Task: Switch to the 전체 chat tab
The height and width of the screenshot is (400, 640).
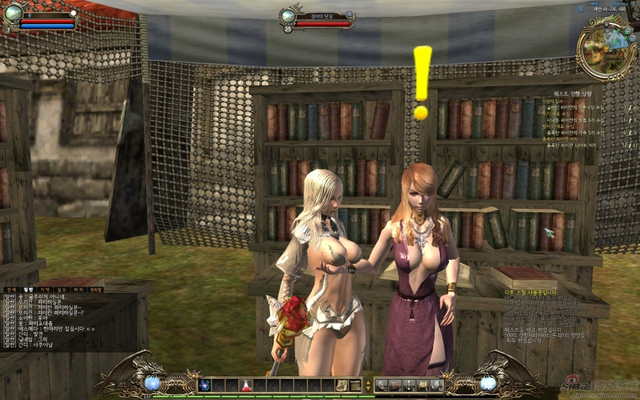Action: pyautogui.click(x=10, y=289)
